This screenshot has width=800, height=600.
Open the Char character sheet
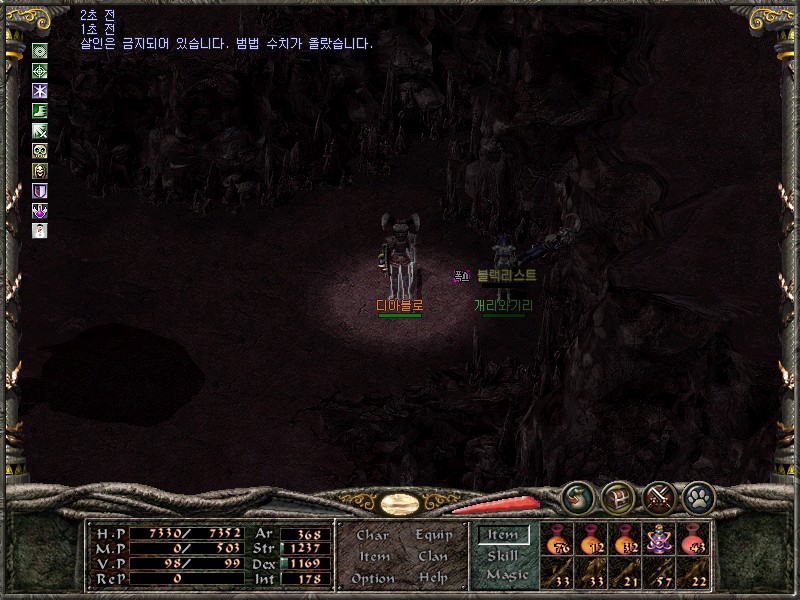(372, 535)
